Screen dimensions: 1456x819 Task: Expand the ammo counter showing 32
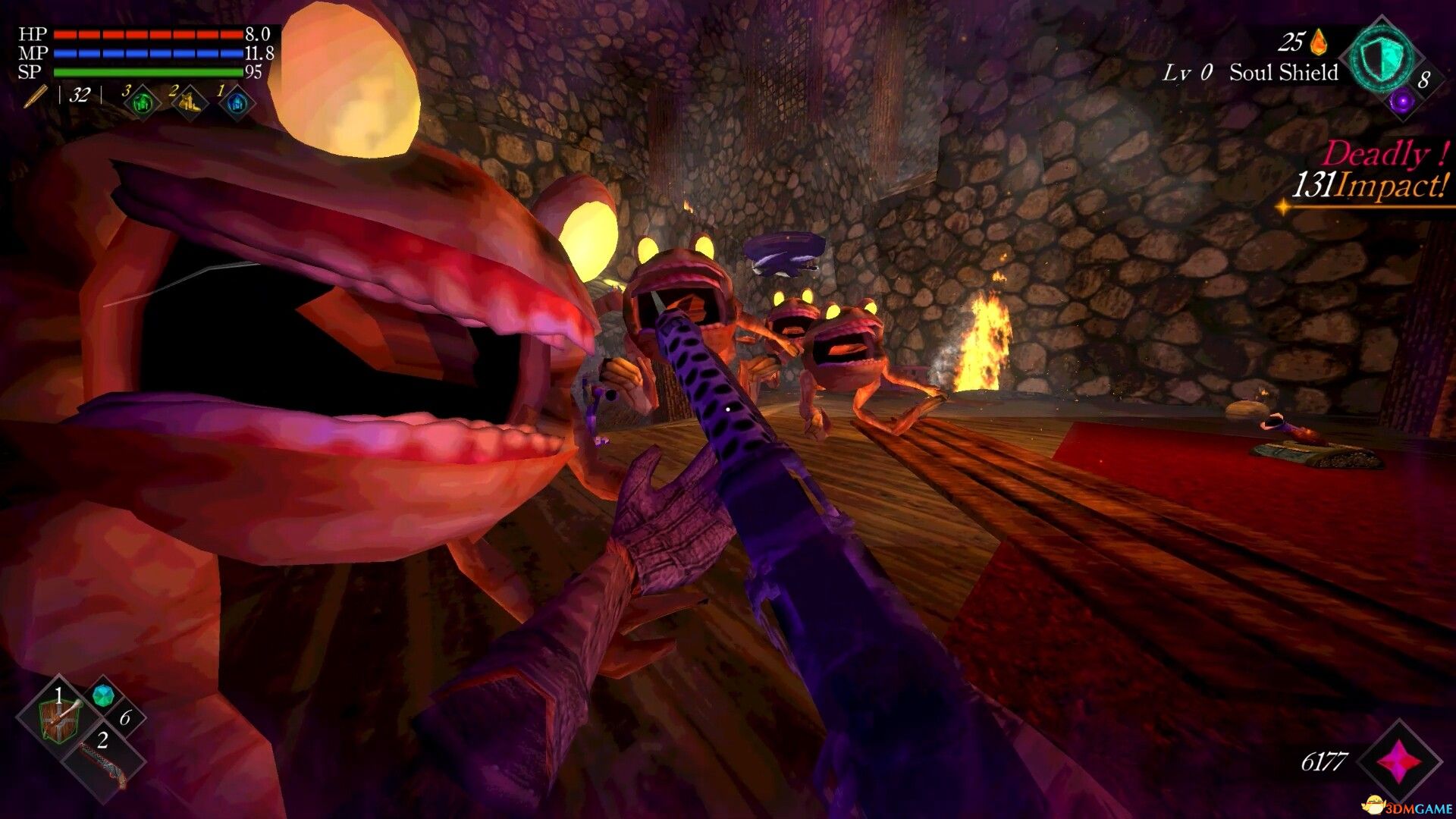pos(78,96)
